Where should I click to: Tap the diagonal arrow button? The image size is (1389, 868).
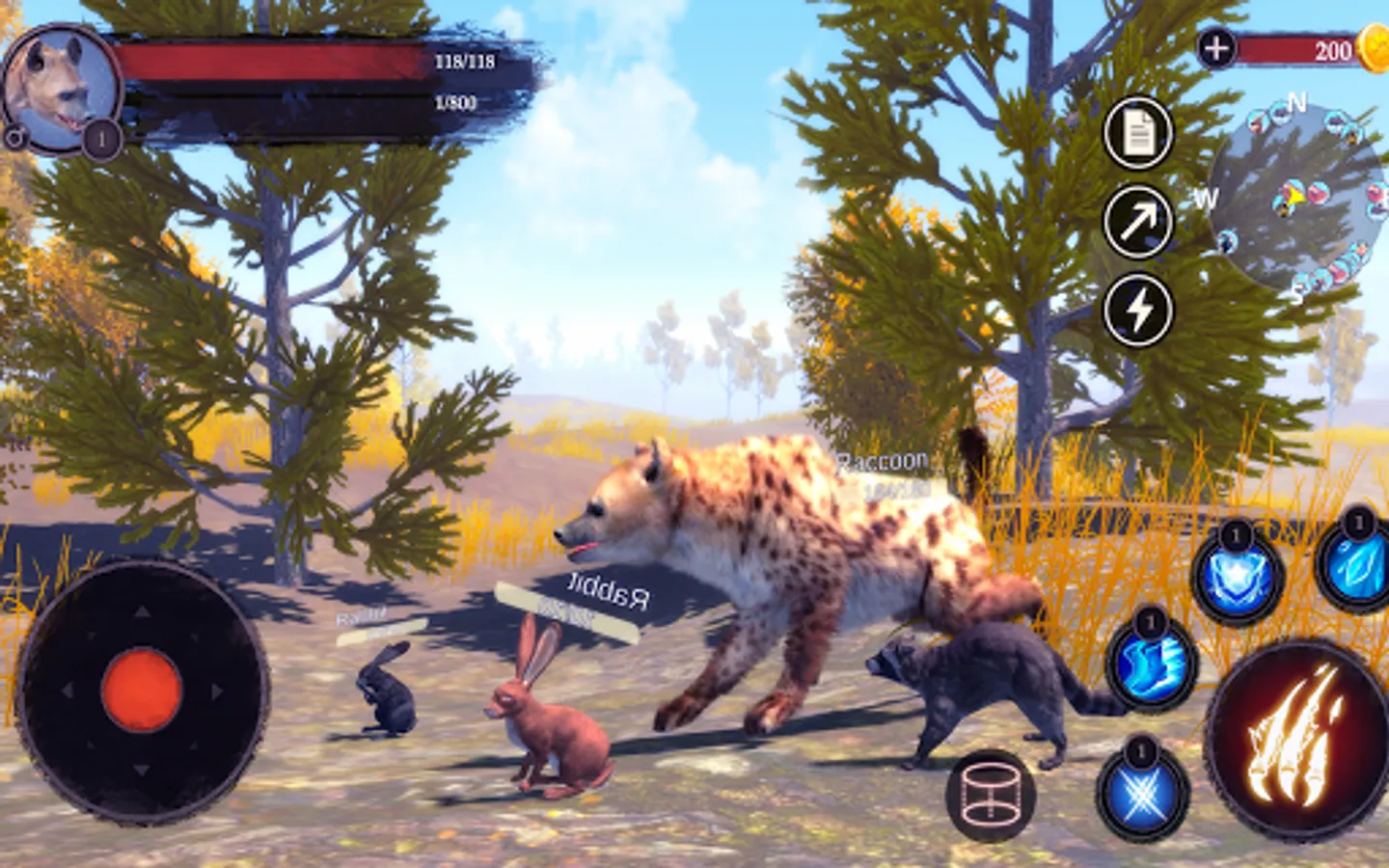coord(1138,222)
